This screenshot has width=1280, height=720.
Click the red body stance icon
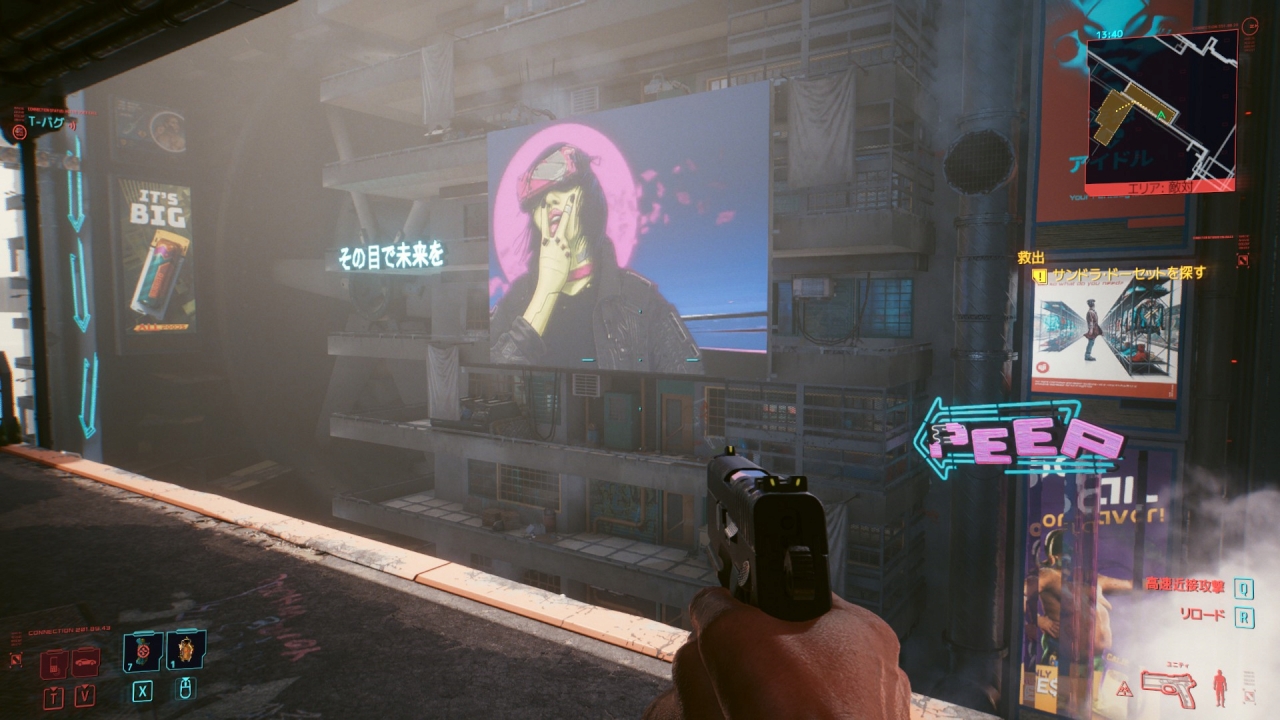click(1219, 687)
